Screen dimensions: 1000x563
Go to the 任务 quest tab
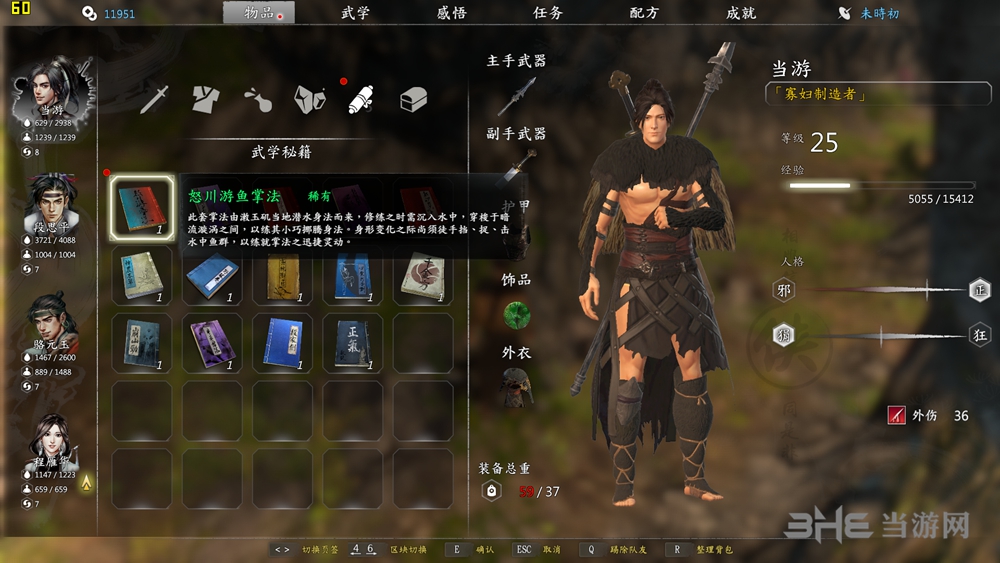pyautogui.click(x=548, y=14)
